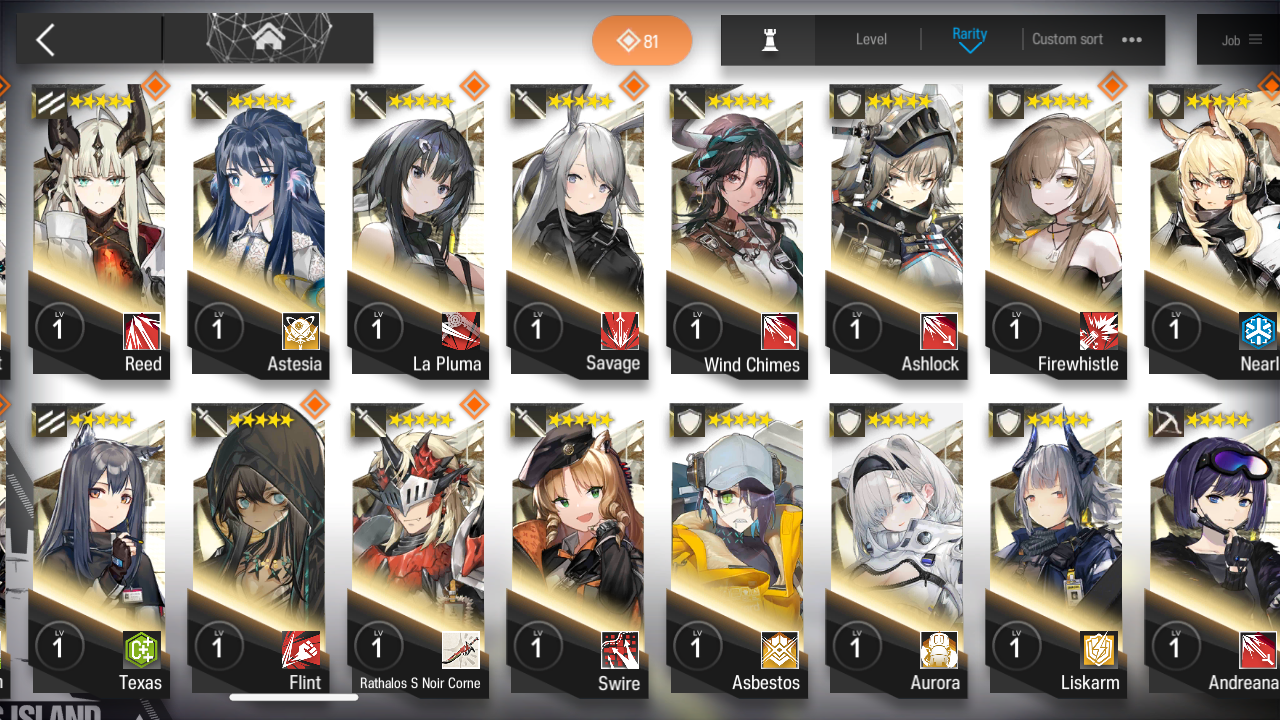Click the red fist skill badge on Flint's card
1280x720 pixels.
pyautogui.click(x=299, y=649)
